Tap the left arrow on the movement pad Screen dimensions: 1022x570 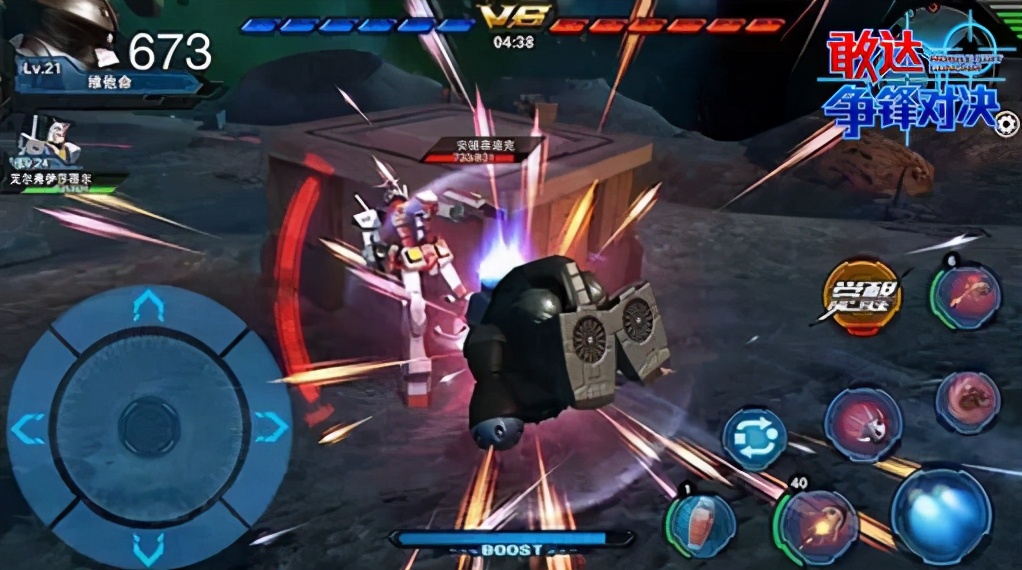click(28, 428)
